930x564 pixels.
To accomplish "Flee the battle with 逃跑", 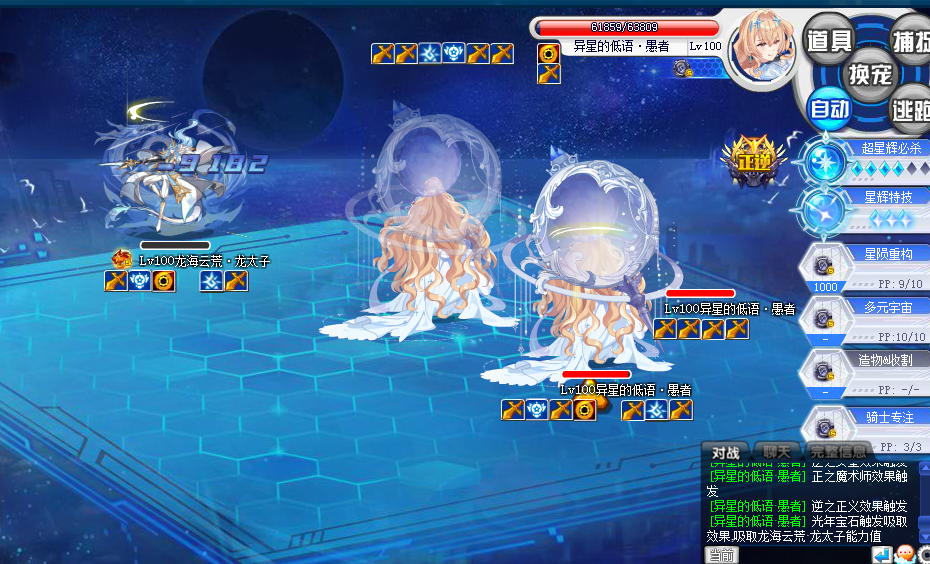I will coord(910,110).
